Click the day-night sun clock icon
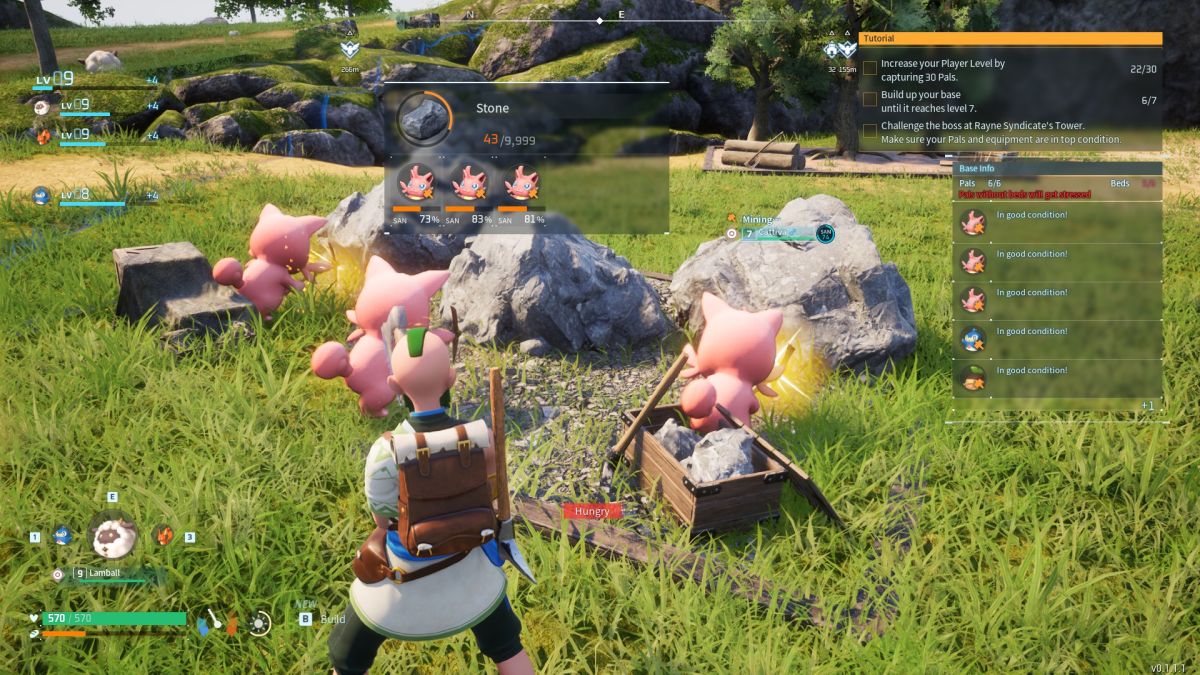The image size is (1200, 675). click(260, 623)
